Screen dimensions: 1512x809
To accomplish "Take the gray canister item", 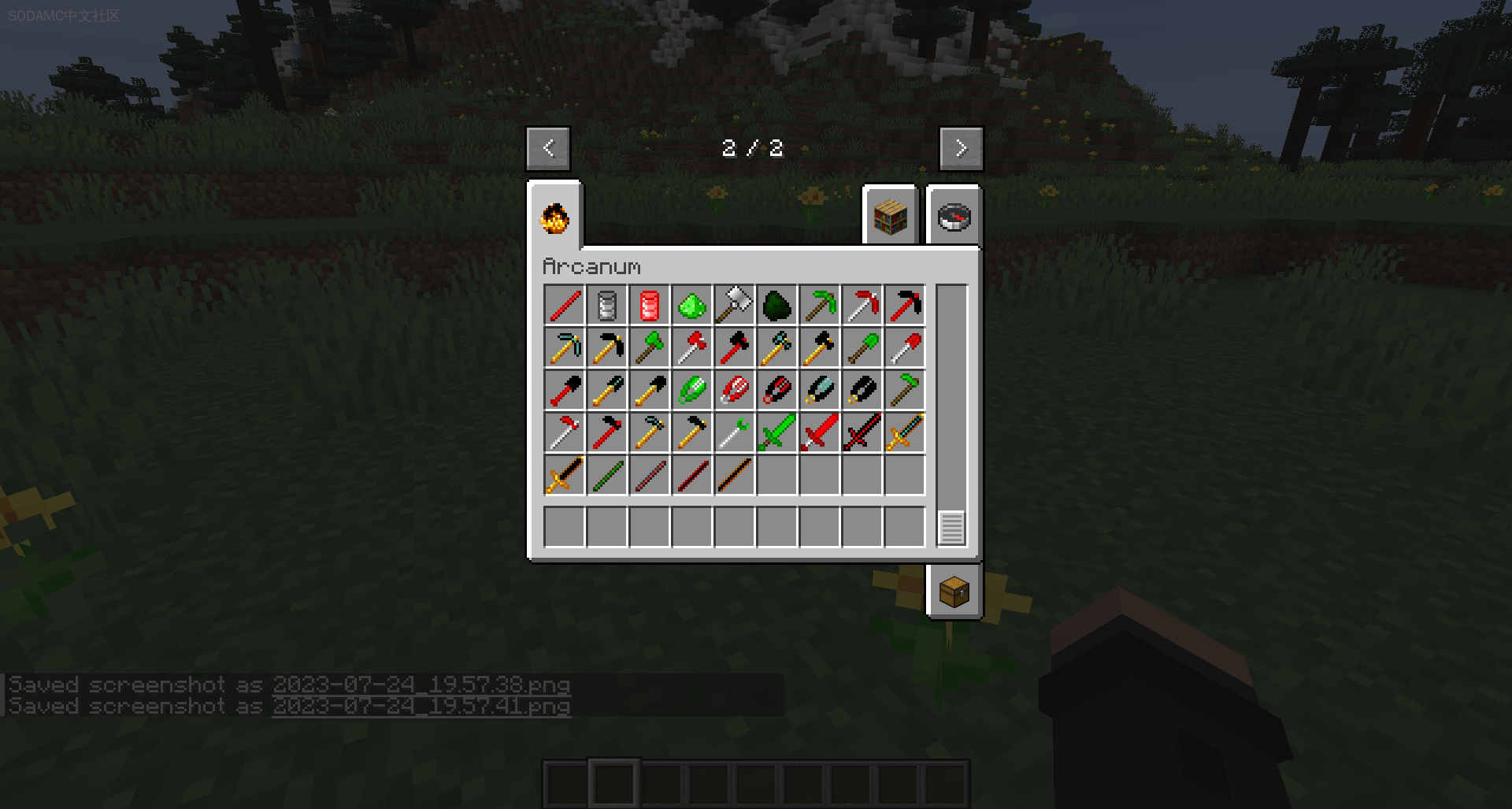I will pos(607,306).
